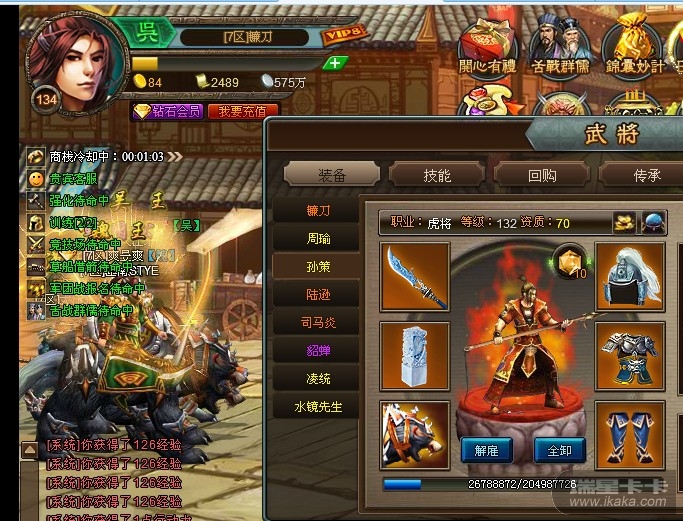This screenshot has height=521, width=683.
Task: Select general 陆逊 from the list
Action: (x=319, y=295)
